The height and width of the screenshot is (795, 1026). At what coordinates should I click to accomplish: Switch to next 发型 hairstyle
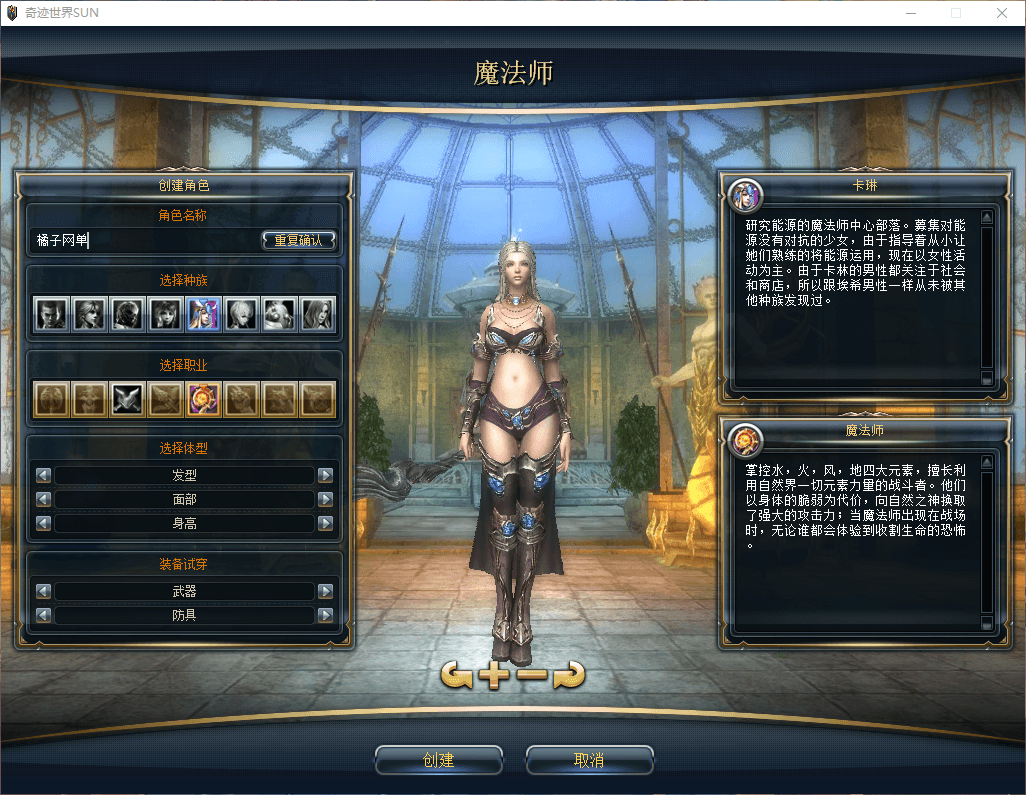pos(325,476)
